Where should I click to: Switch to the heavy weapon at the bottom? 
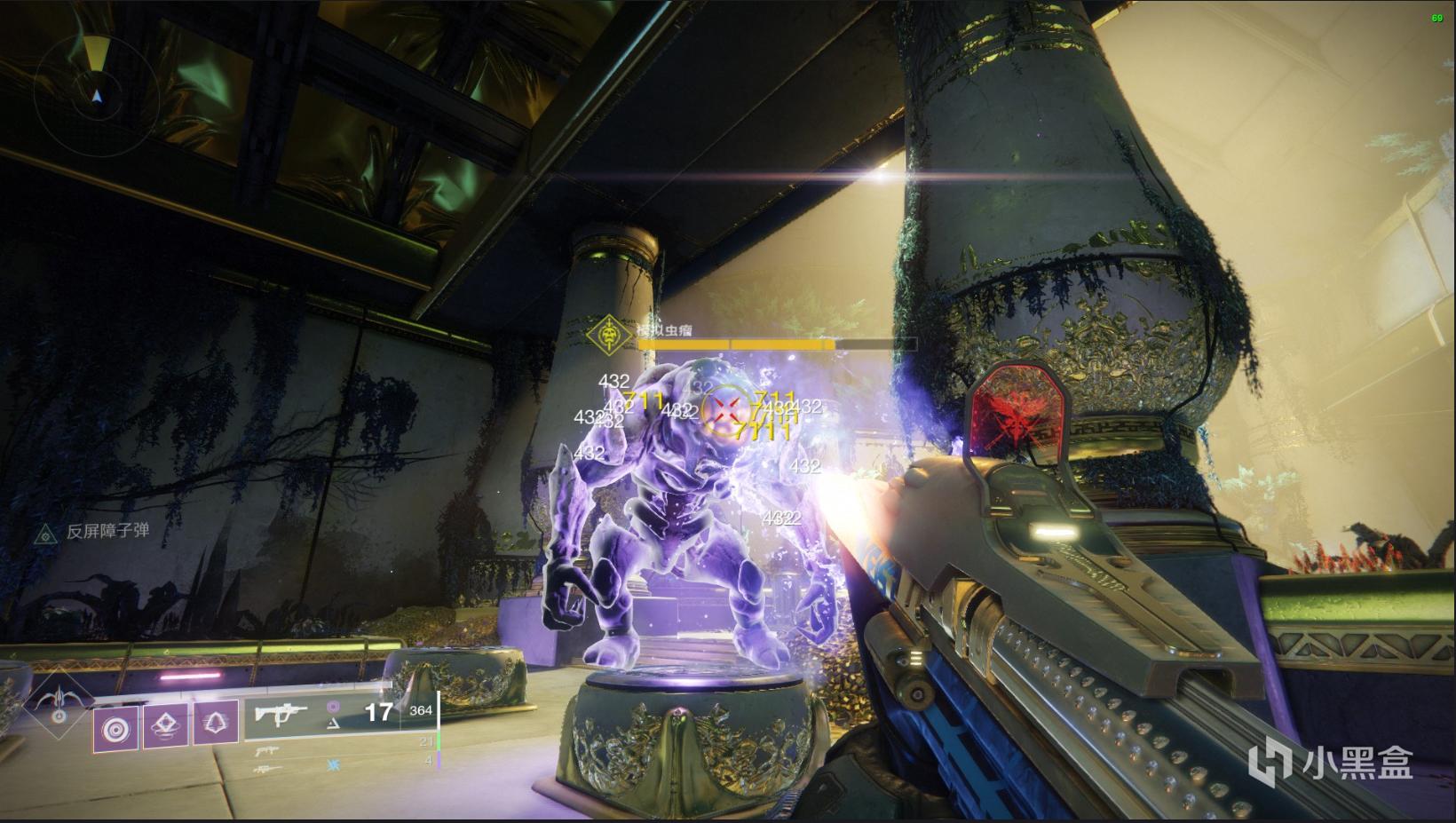click(266, 769)
